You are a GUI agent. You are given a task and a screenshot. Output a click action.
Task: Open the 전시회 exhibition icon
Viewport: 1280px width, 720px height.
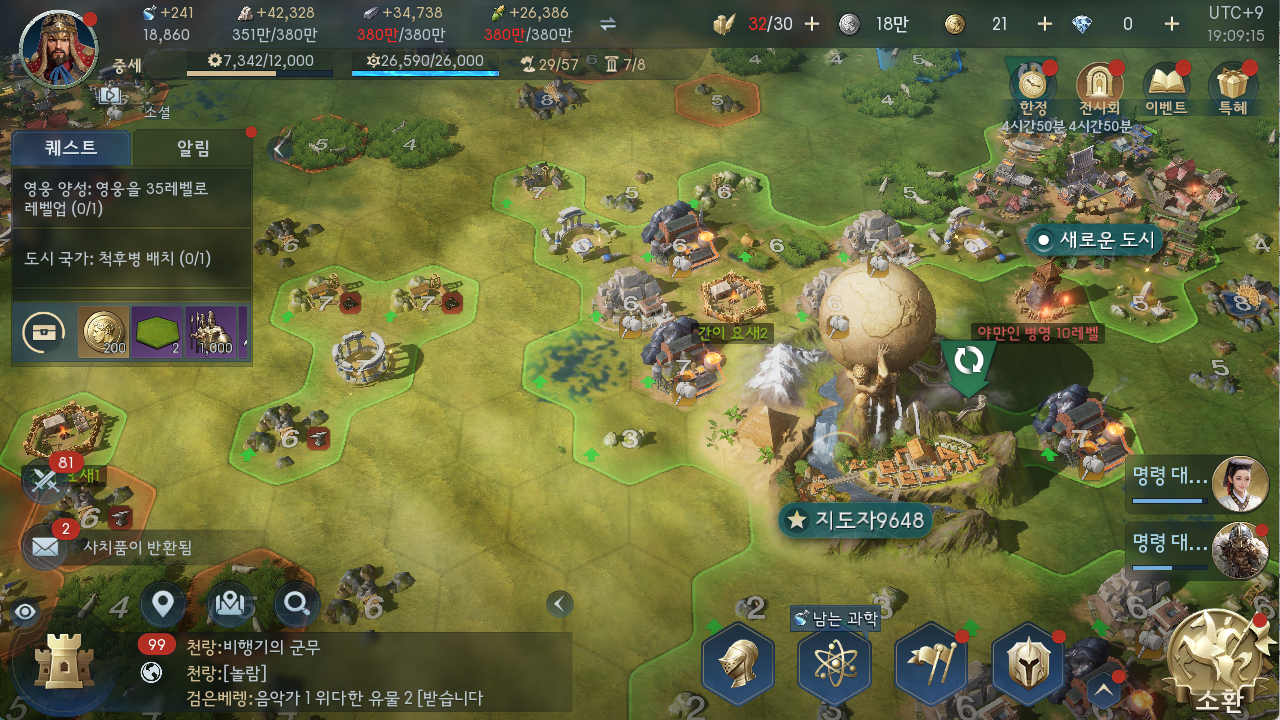pos(1099,87)
